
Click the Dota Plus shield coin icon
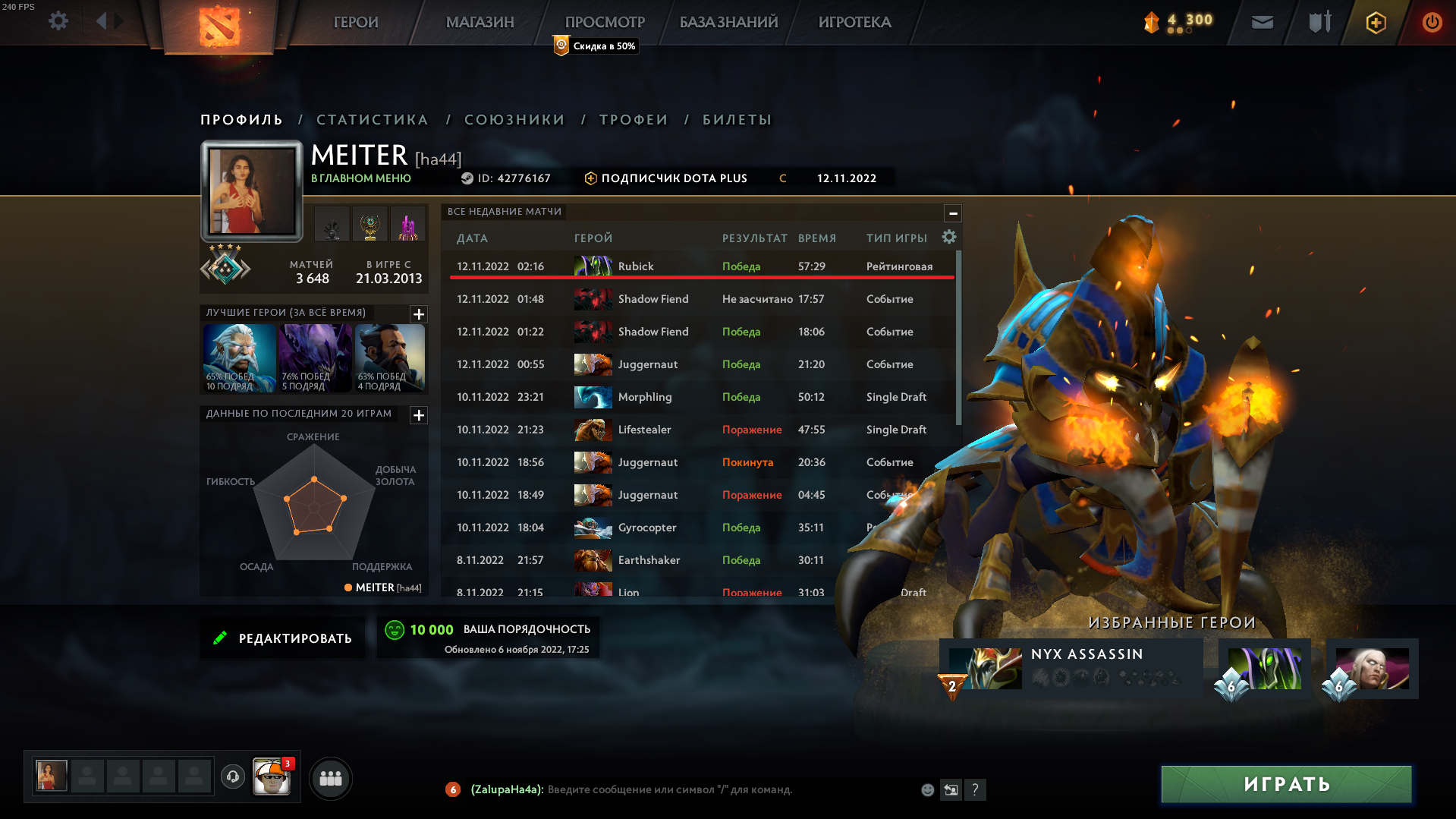[x=1375, y=22]
